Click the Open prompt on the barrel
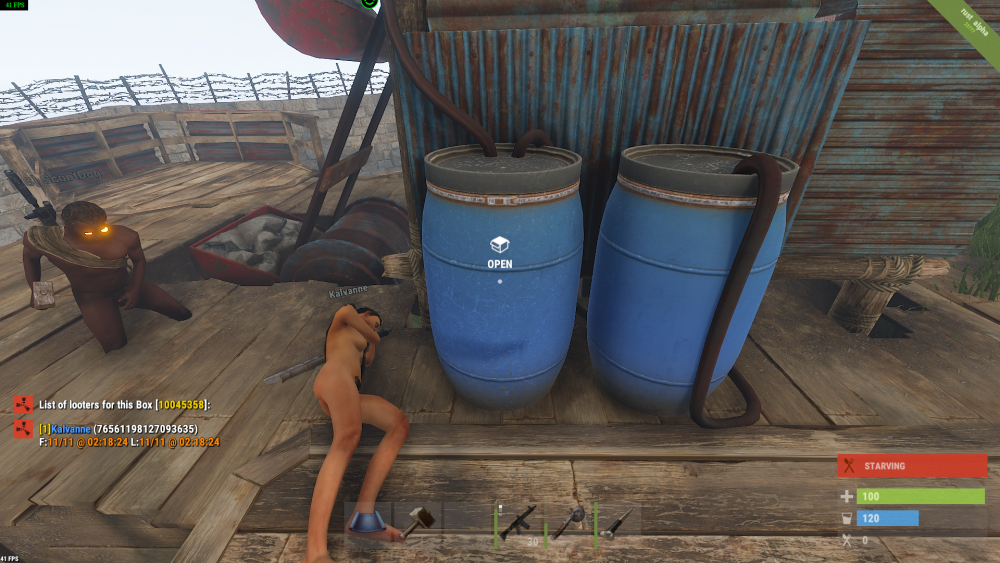 click(x=499, y=251)
